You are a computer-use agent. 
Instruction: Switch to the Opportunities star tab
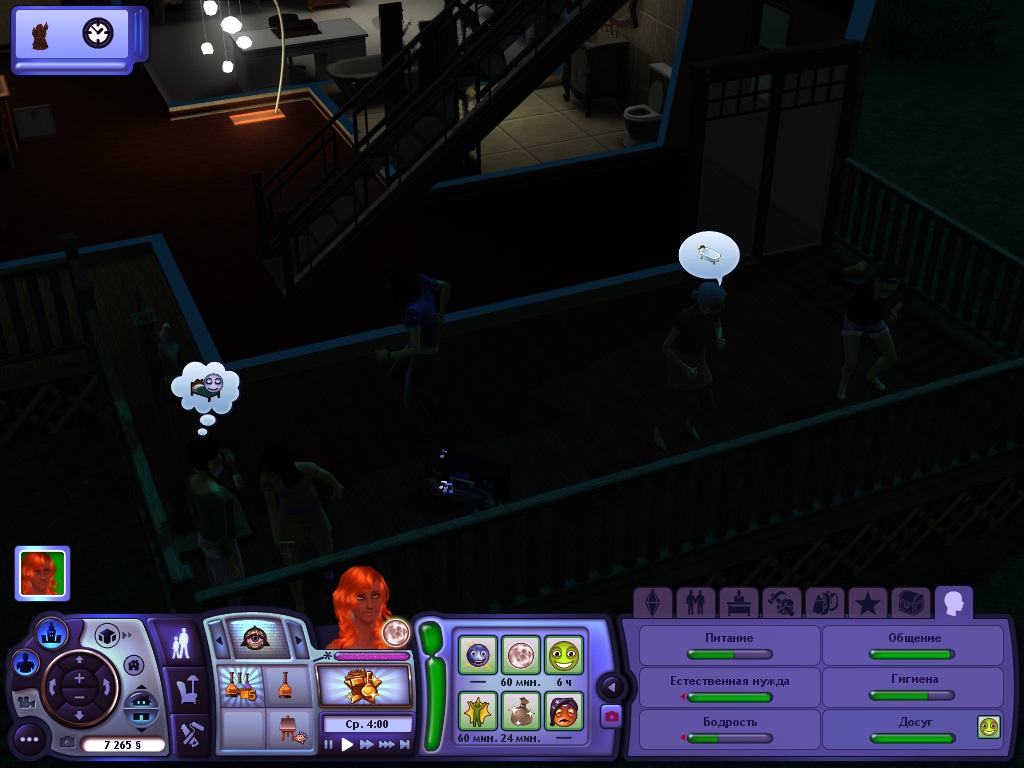[x=868, y=602]
